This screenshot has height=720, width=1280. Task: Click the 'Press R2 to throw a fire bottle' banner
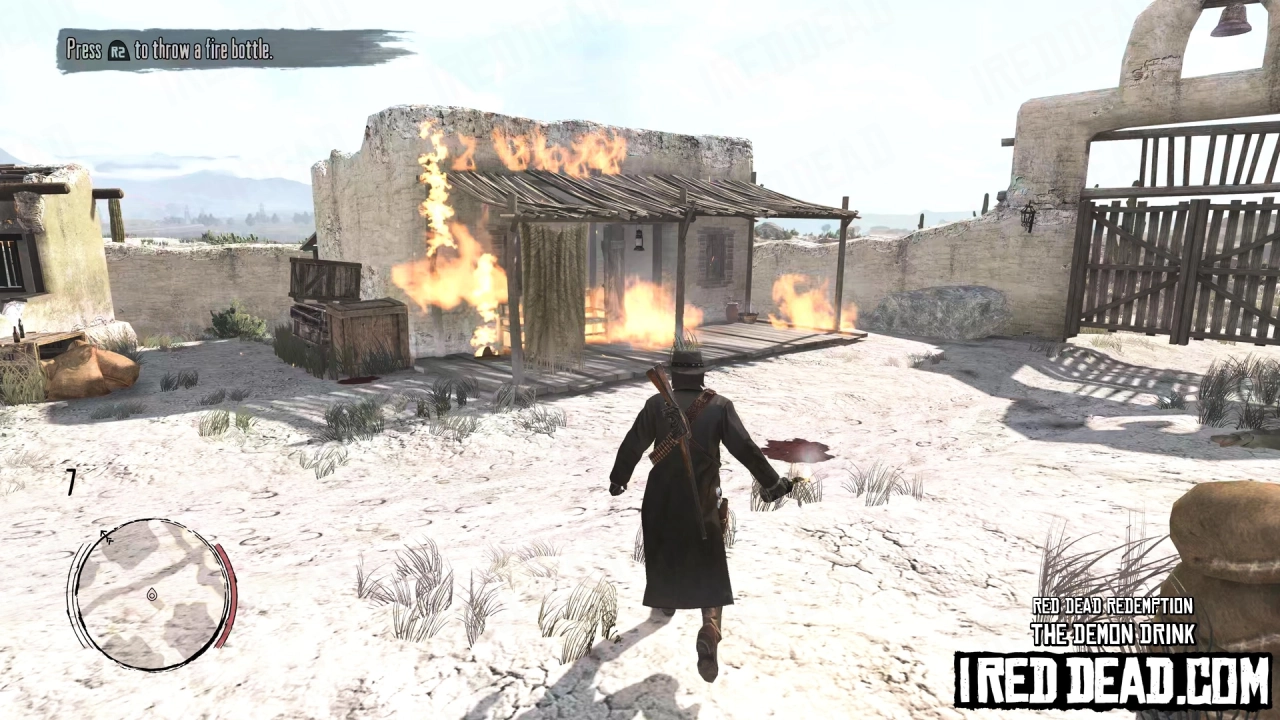[170, 50]
